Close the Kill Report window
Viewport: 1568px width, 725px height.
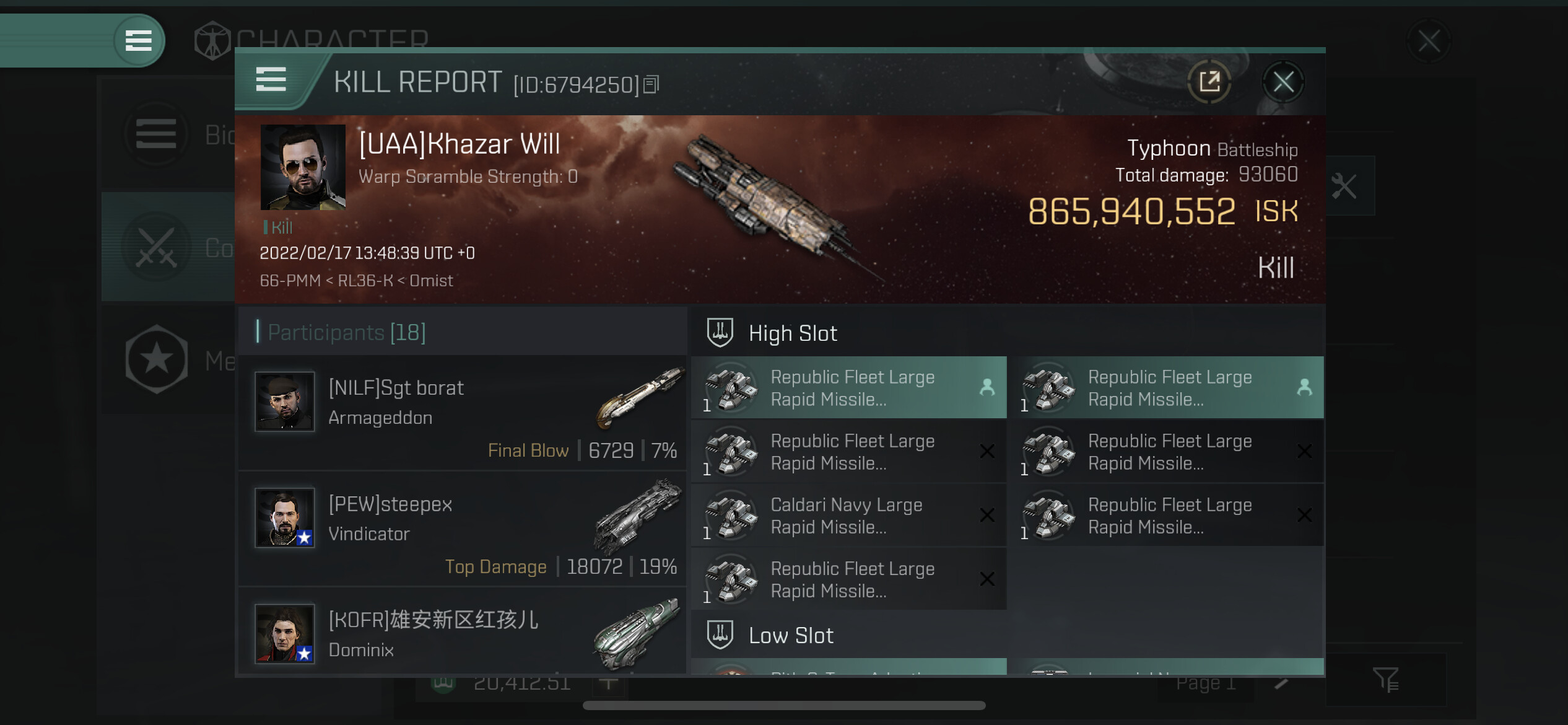pos(1283,82)
